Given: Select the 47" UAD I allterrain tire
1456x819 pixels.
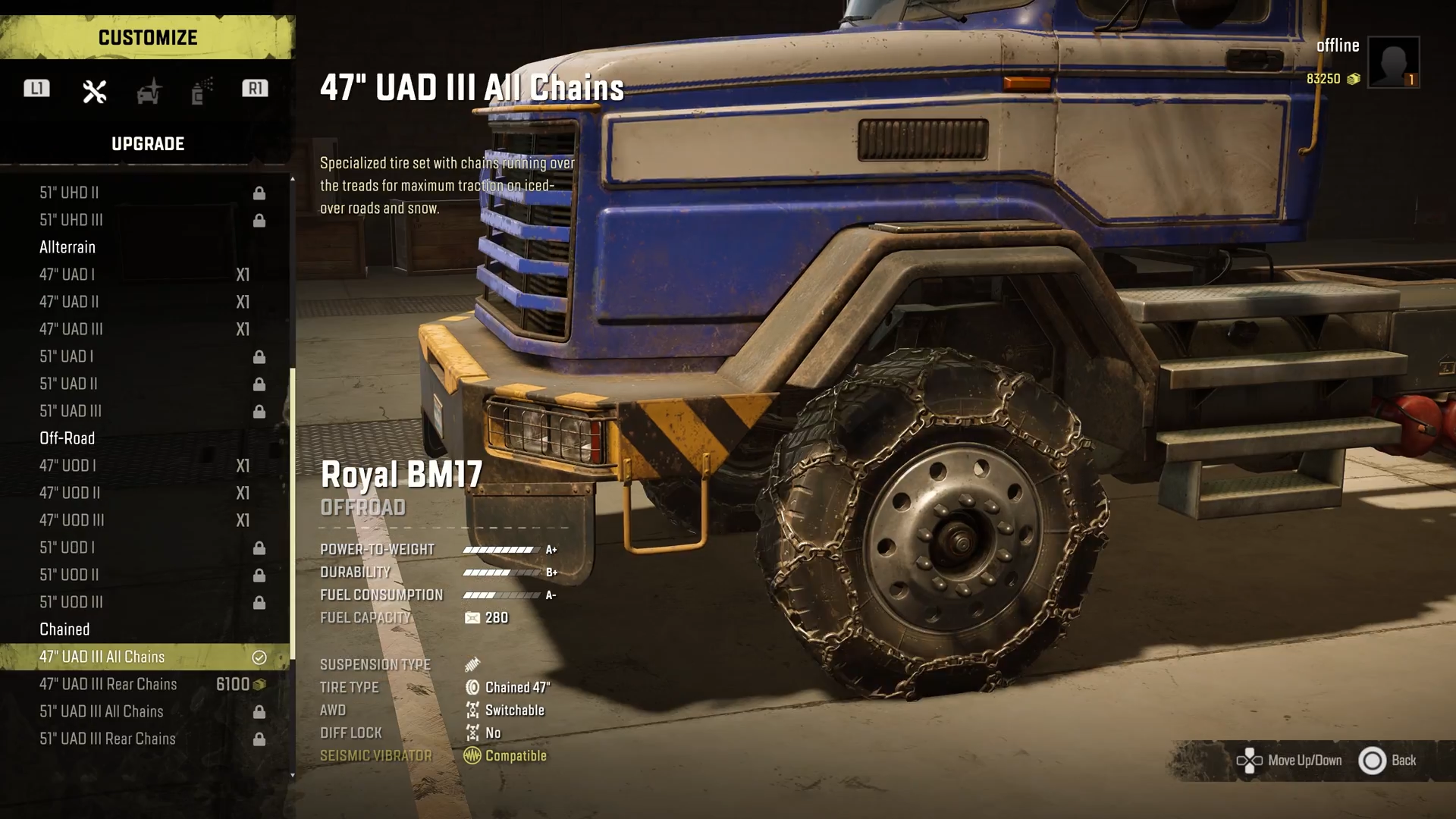Looking at the screenshot, I should [144, 275].
